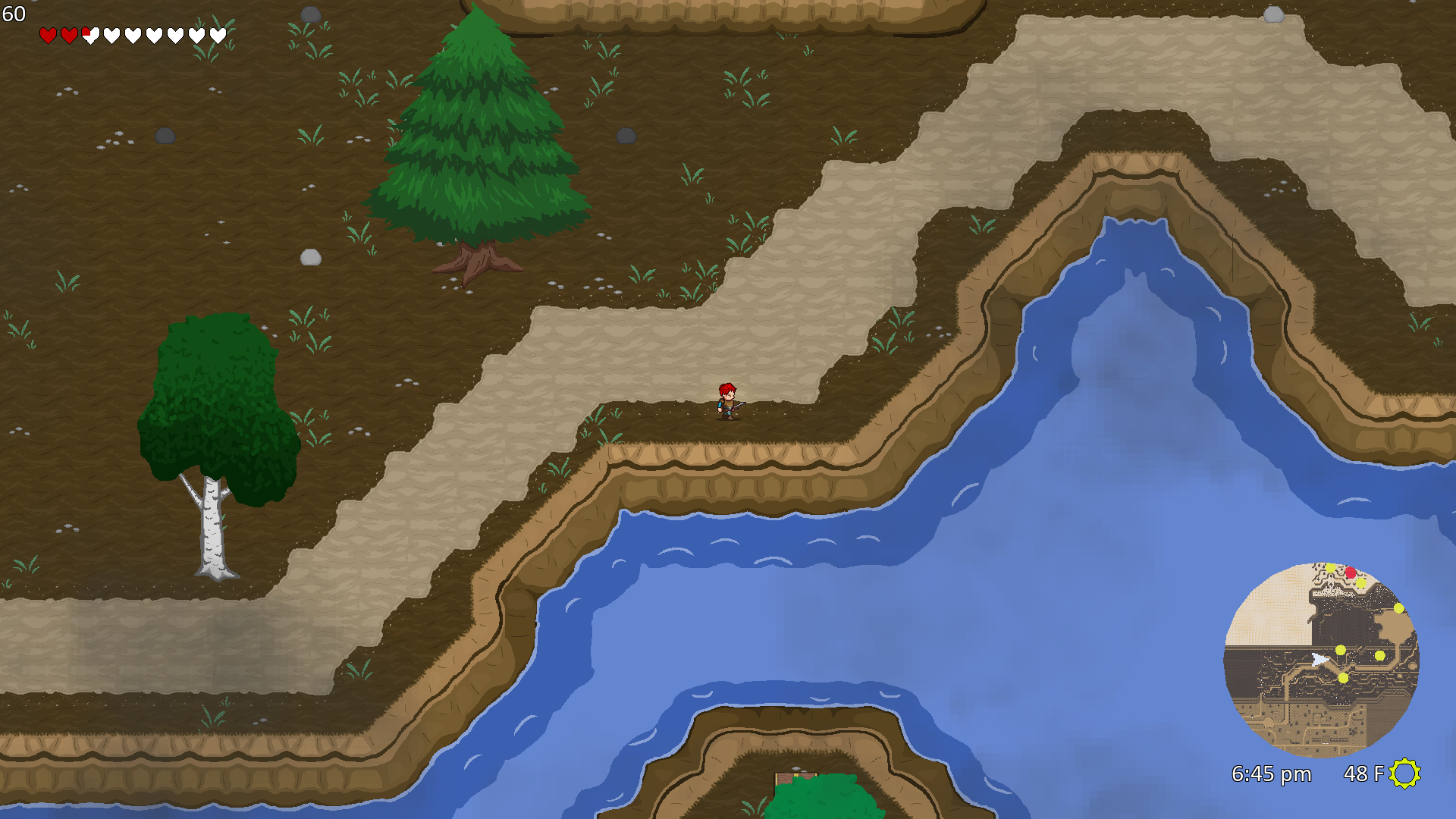Screen dimensions: 1456x819
Task: Select the red marker on the minimap
Action: pos(1350,573)
